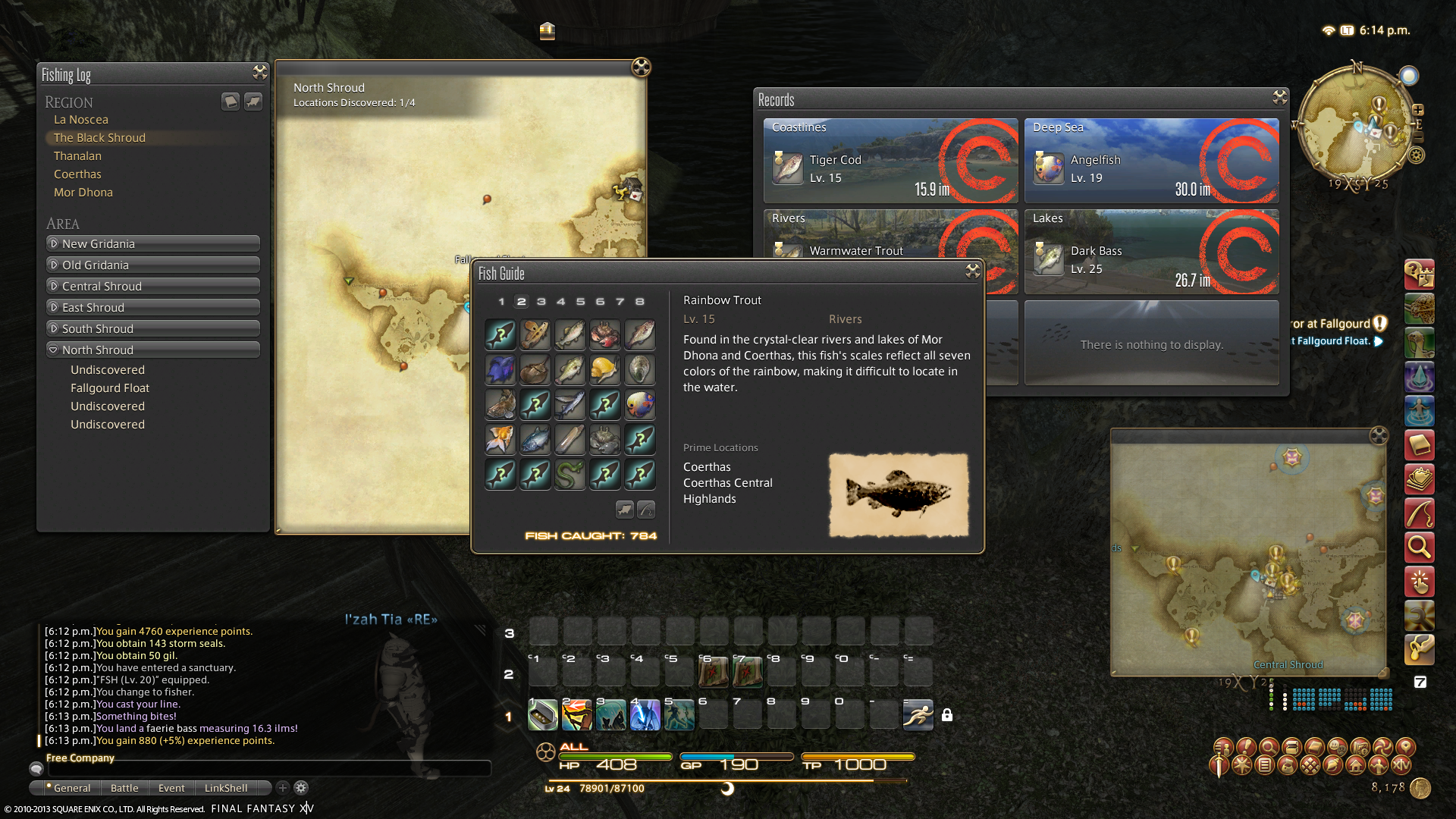Open the LinkShell chat tab

pyautogui.click(x=226, y=788)
